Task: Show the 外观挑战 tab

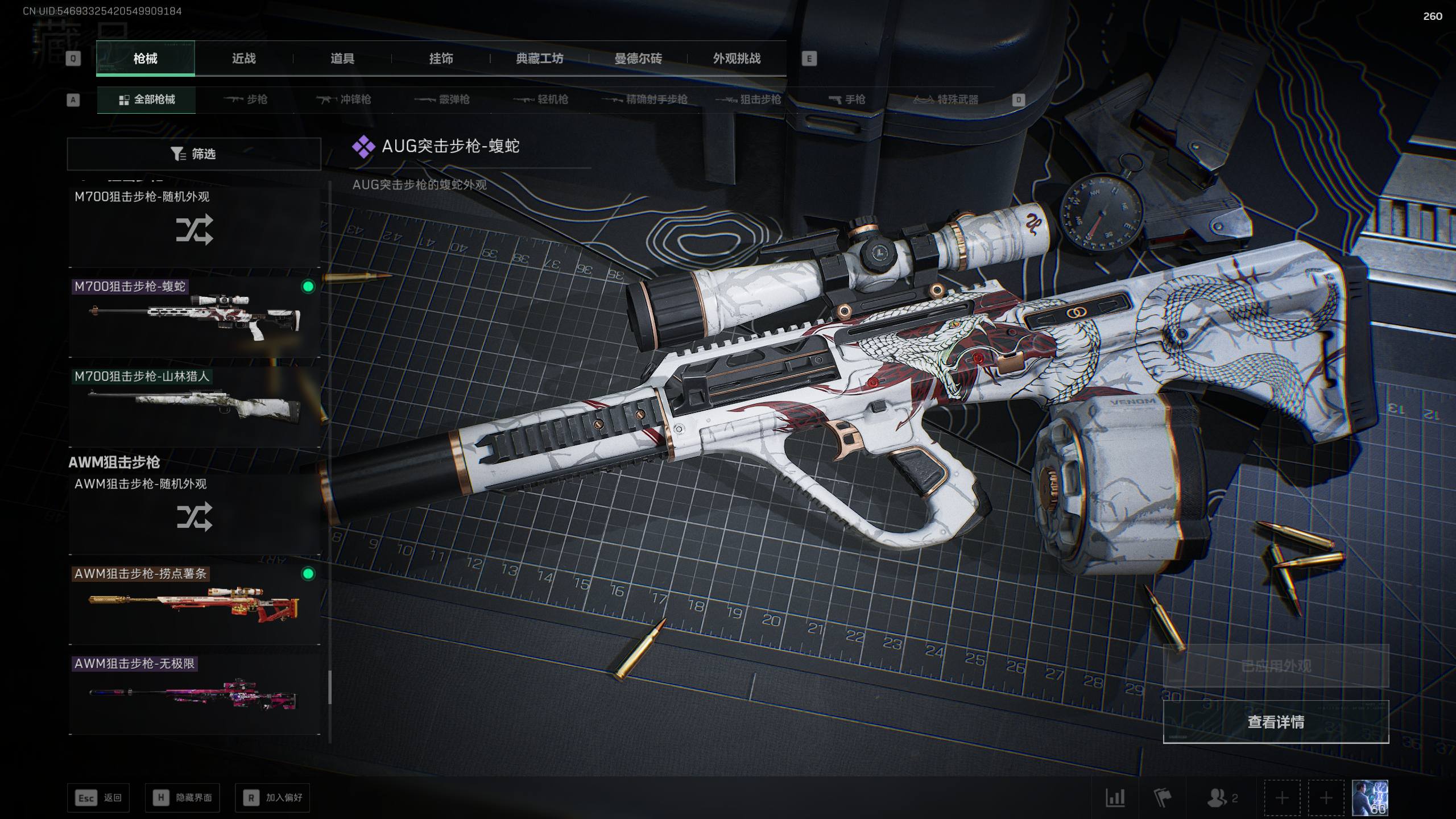Action: [x=737, y=59]
